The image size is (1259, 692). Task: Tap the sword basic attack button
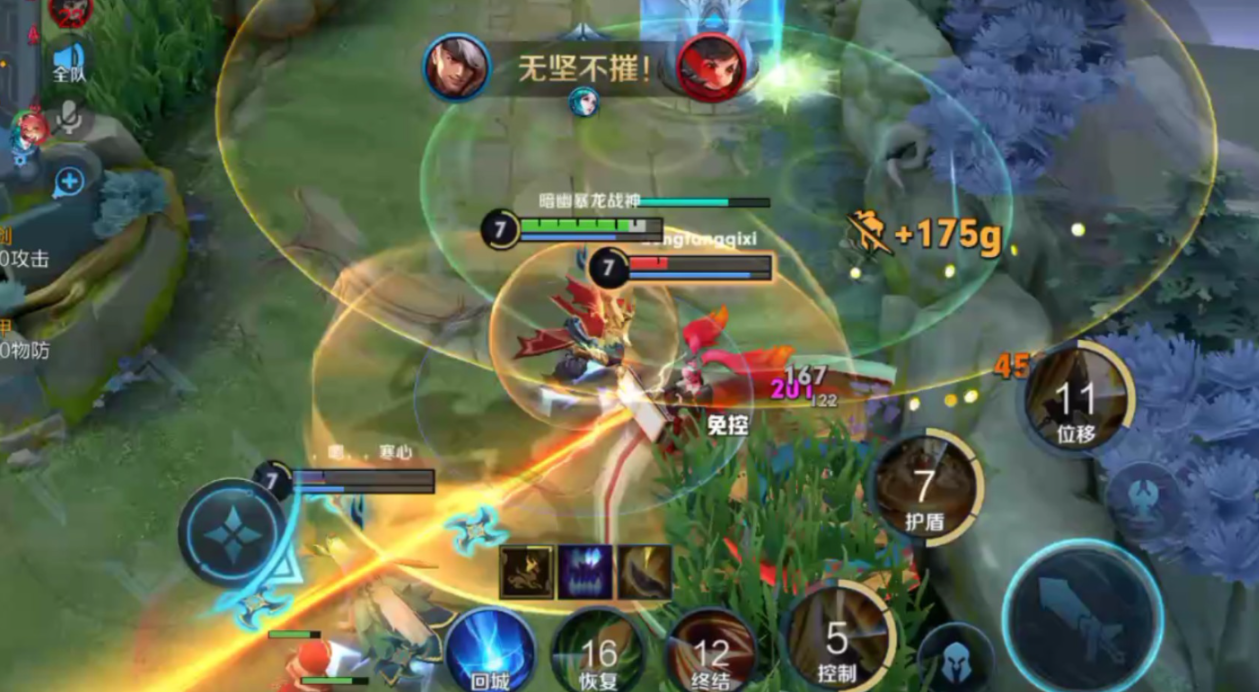[1083, 616]
